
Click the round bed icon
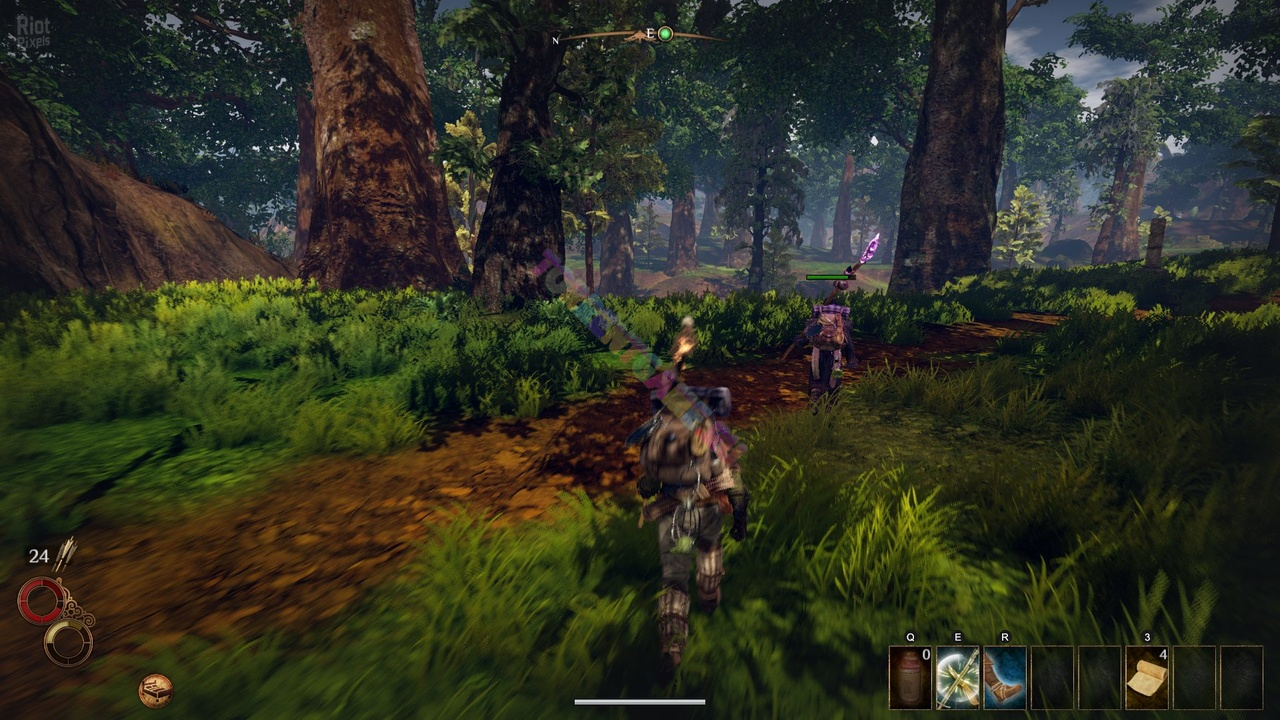click(155, 690)
